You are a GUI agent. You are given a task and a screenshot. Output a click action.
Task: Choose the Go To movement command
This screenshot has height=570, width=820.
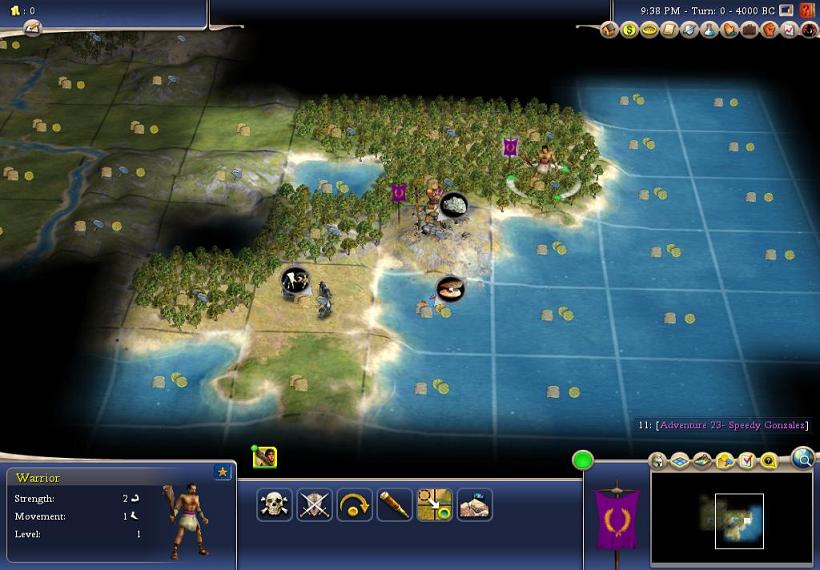434,505
